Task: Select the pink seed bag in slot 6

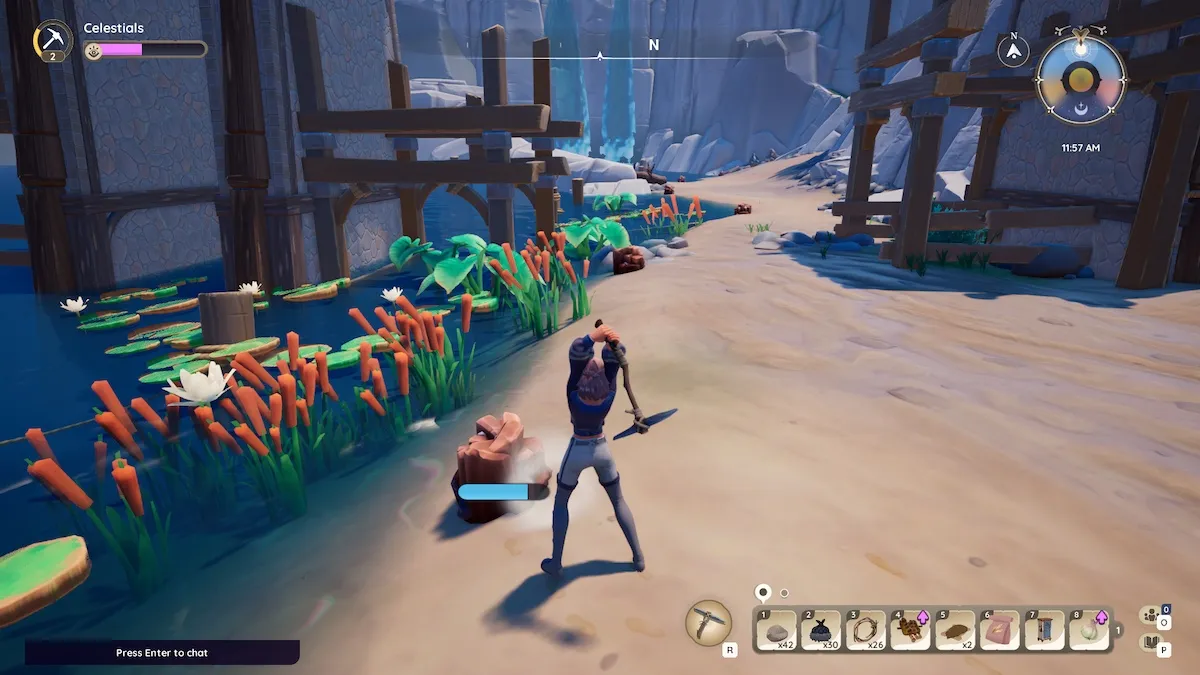Action: [x=1000, y=630]
